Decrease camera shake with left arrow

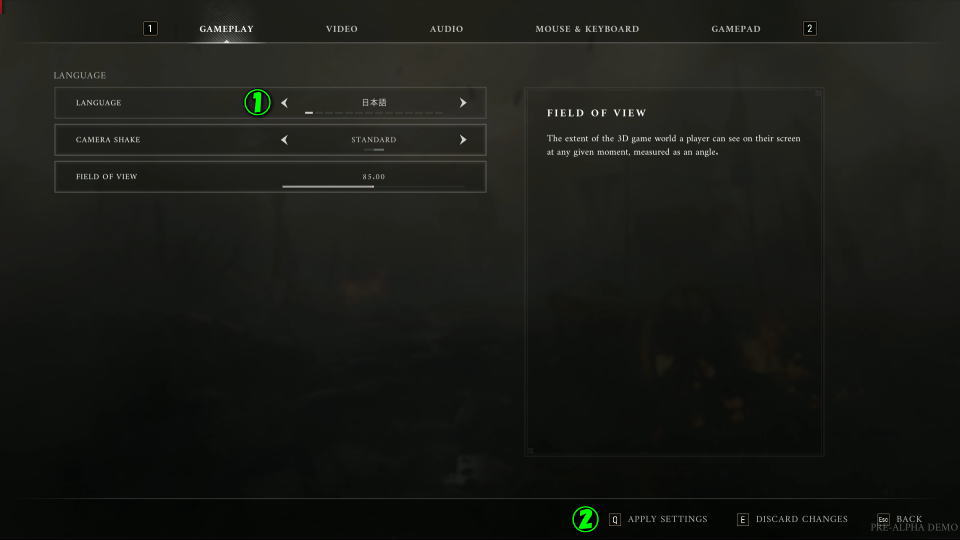coord(284,140)
